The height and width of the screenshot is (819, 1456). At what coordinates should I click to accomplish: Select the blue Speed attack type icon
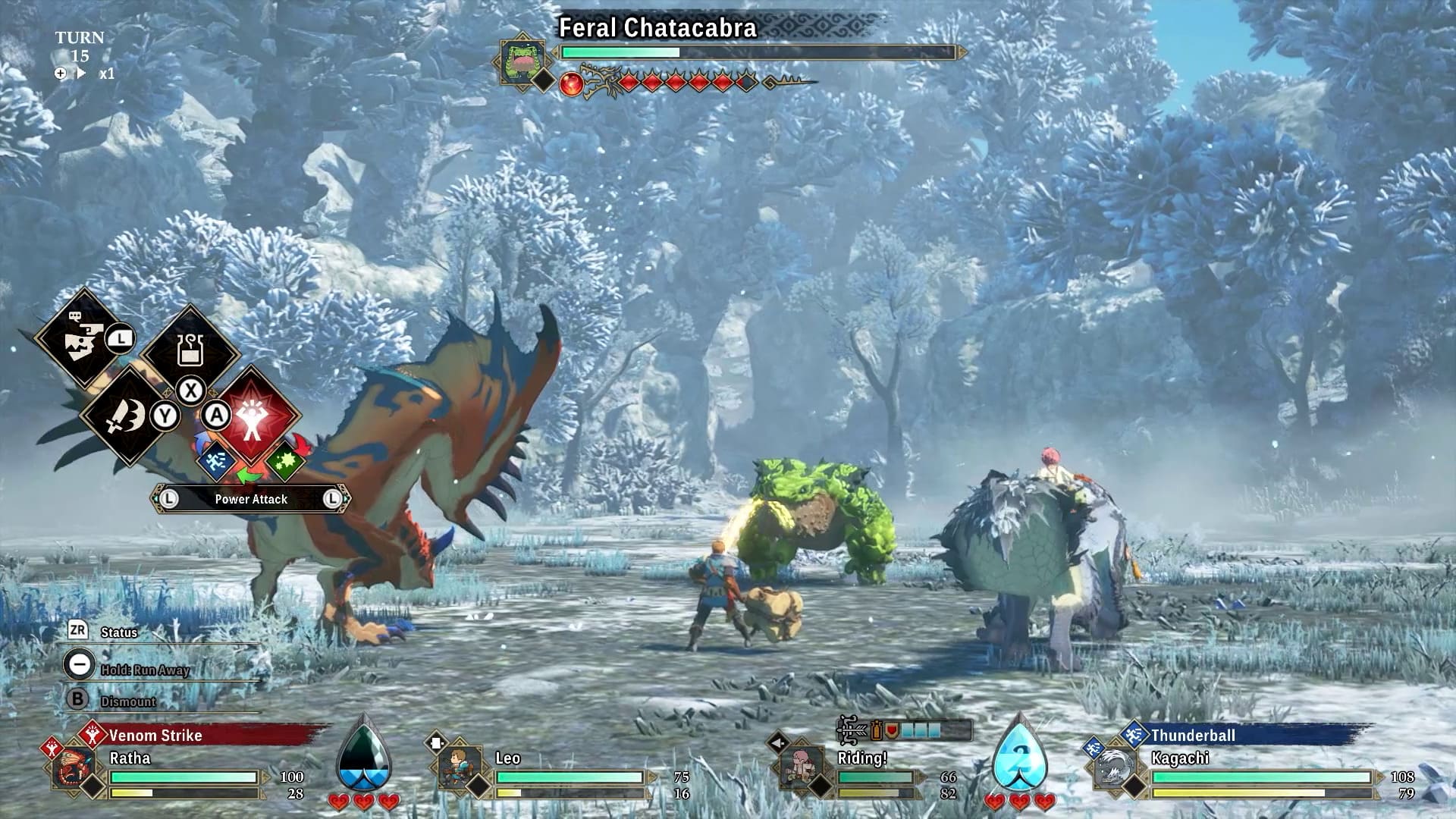click(215, 461)
